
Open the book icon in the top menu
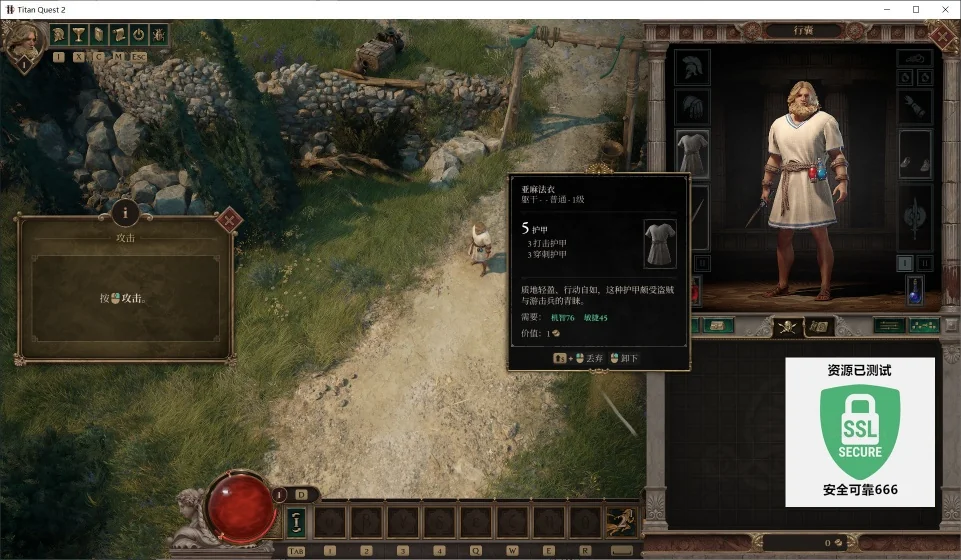99,34
